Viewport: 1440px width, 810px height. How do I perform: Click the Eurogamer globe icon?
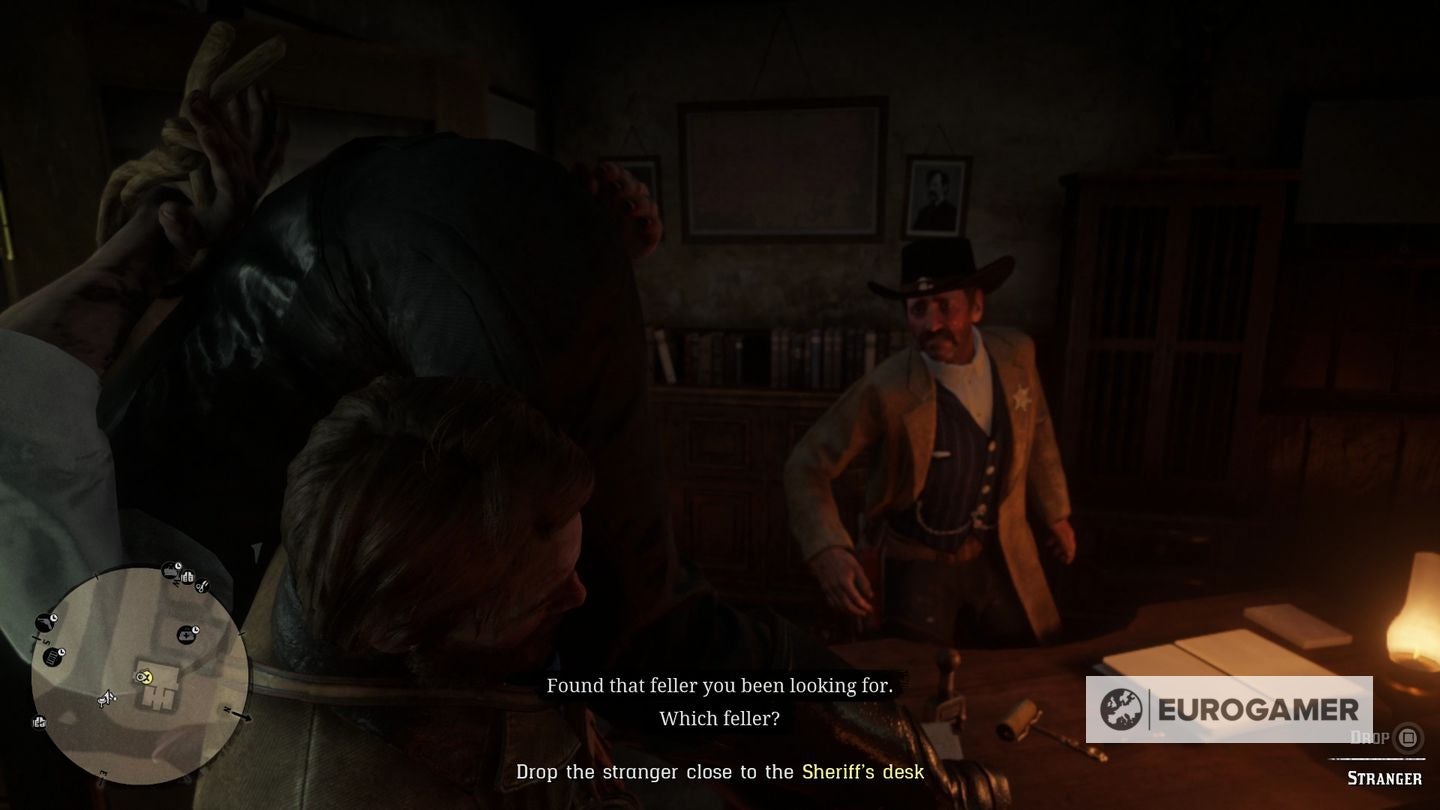[x=1121, y=711]
